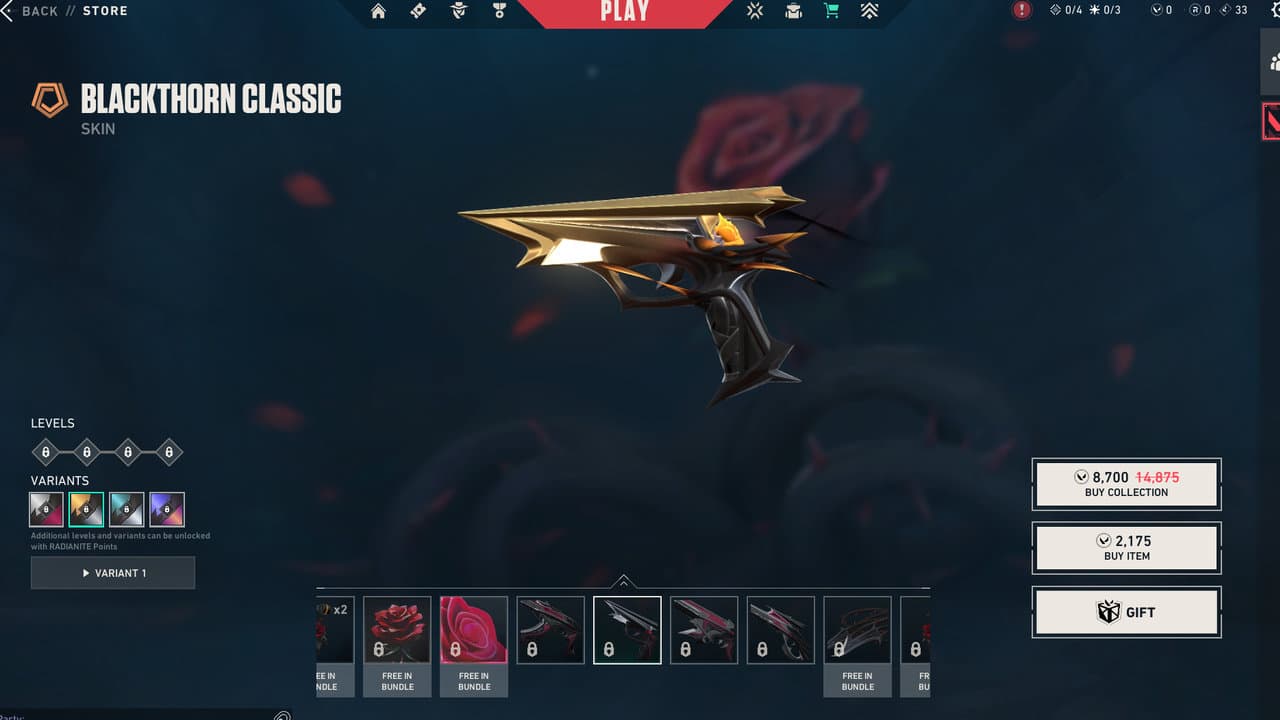Pick the teal variant swatch
1280x720 pixels.
tap(127, 509)
